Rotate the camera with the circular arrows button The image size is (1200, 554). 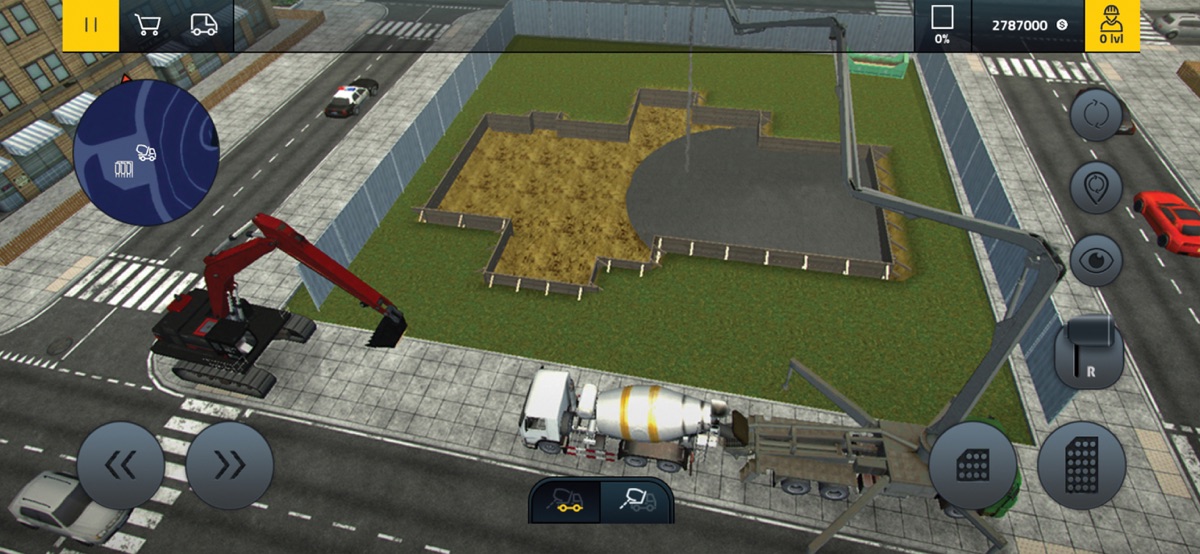[1096, 114]
